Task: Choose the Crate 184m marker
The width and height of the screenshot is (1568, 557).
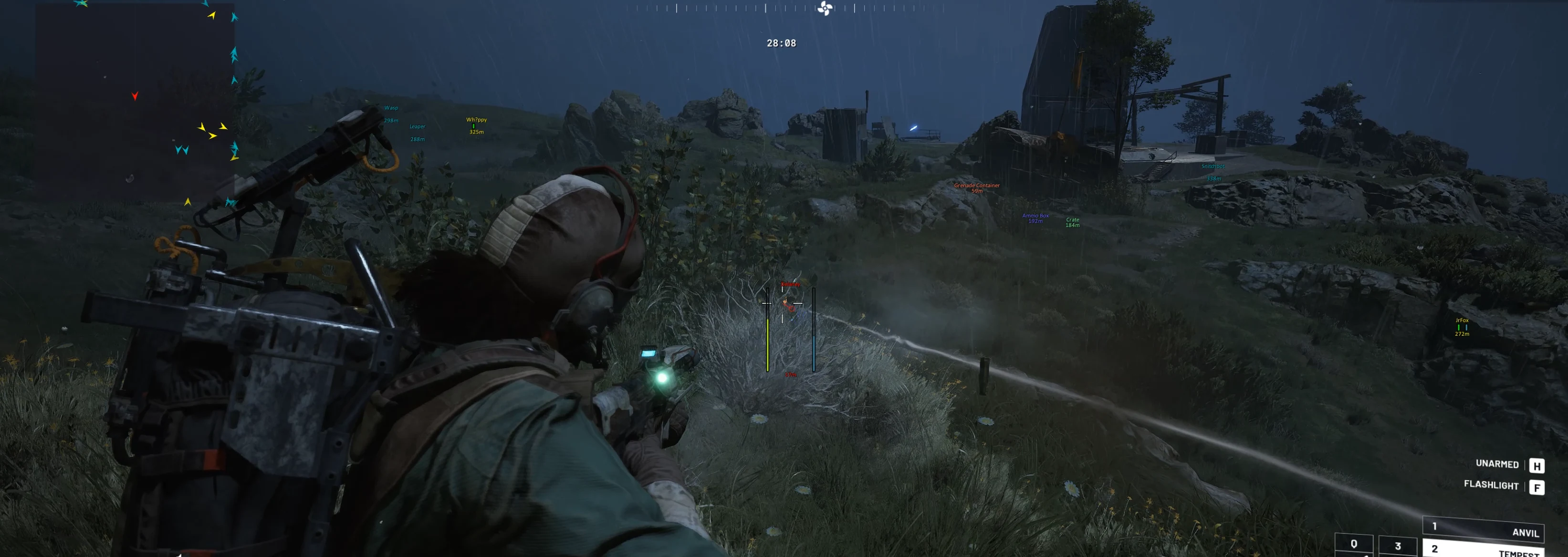Action: click(x=1073, y=222)
